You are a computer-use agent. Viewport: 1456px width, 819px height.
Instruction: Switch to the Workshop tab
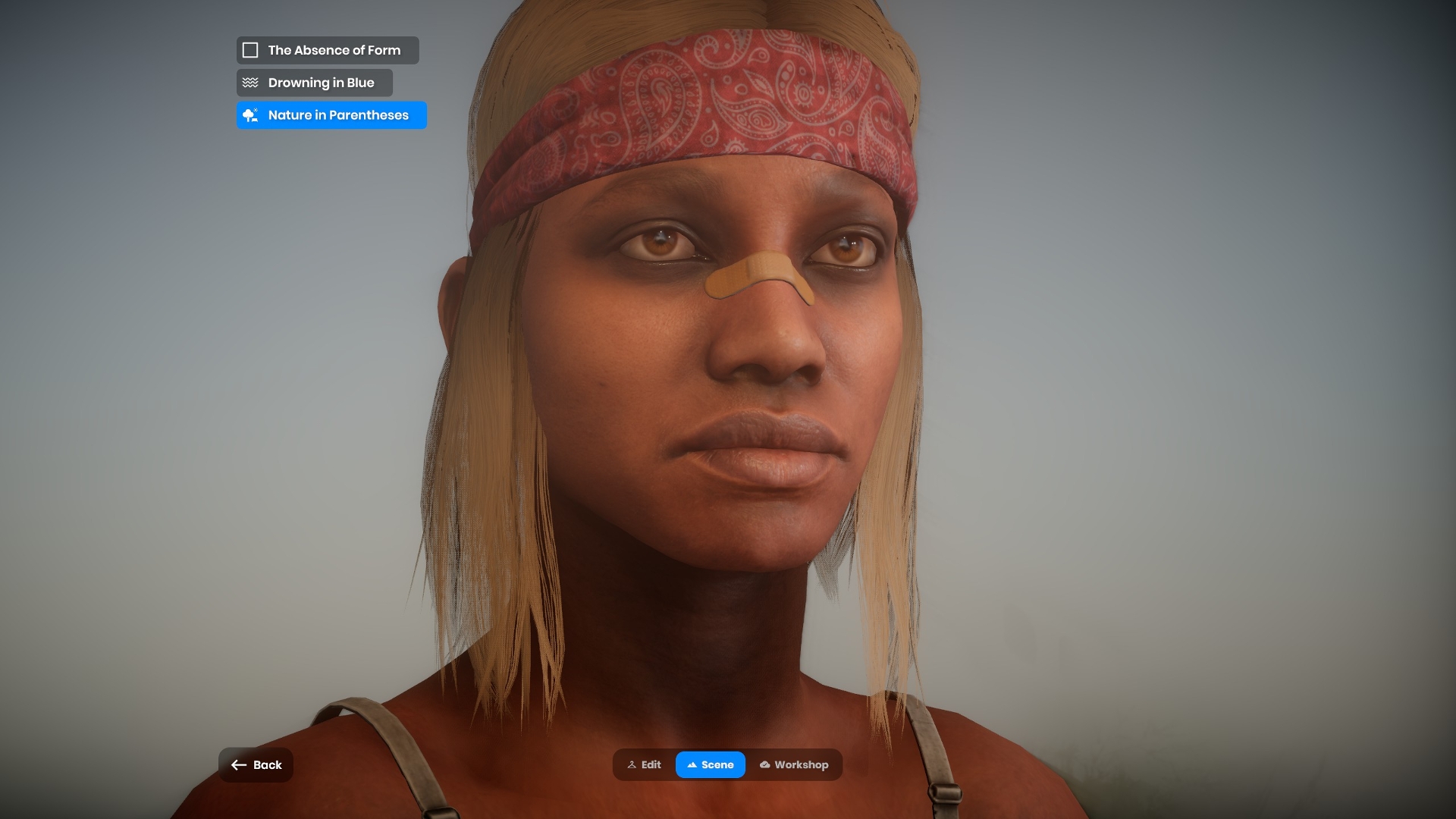793,764
